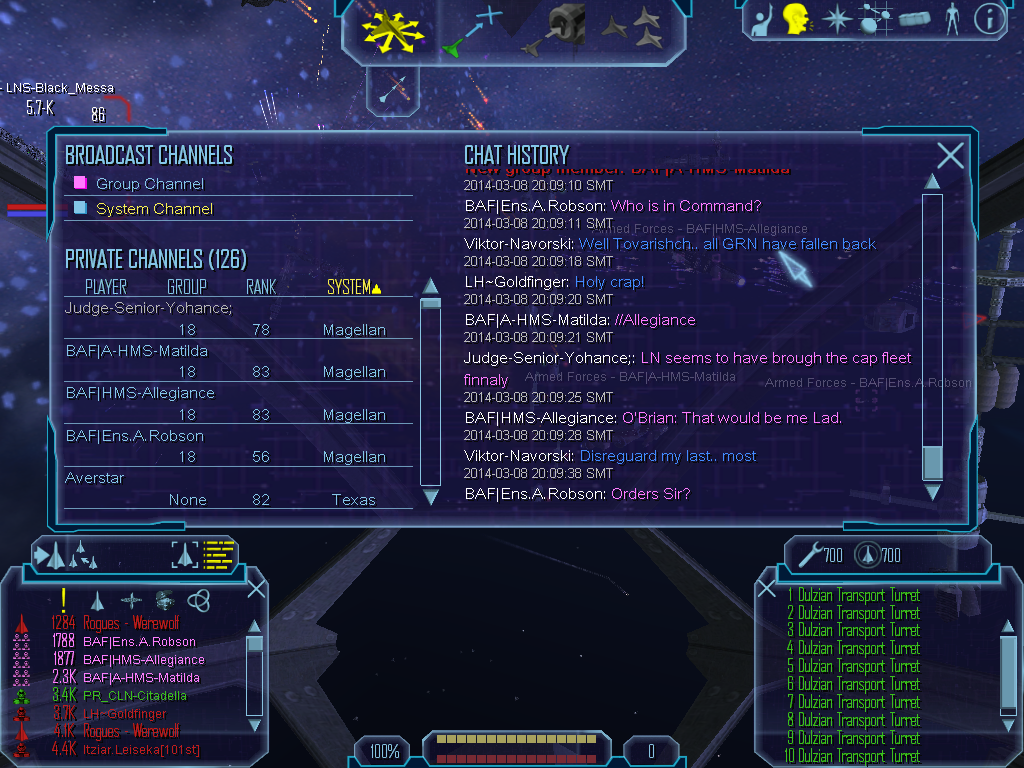The width and height of the screenshot is (1024, 768).
Task: Close the chat history window
Action: (x=950, y=155)
